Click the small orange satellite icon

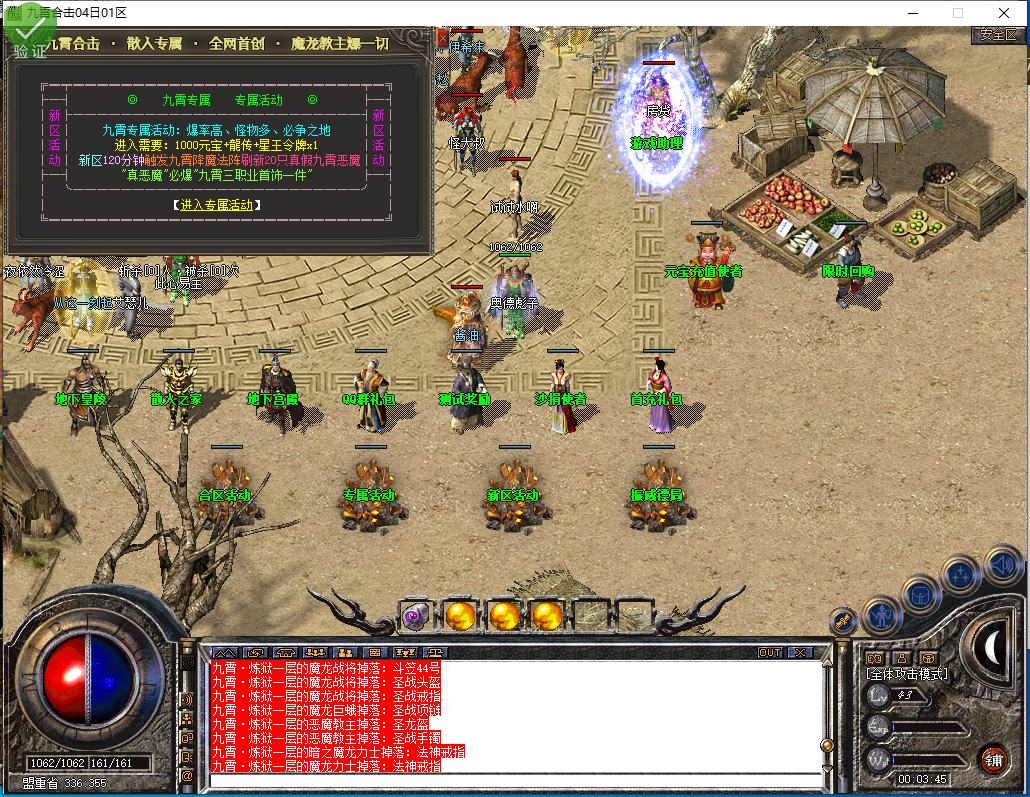842,621
